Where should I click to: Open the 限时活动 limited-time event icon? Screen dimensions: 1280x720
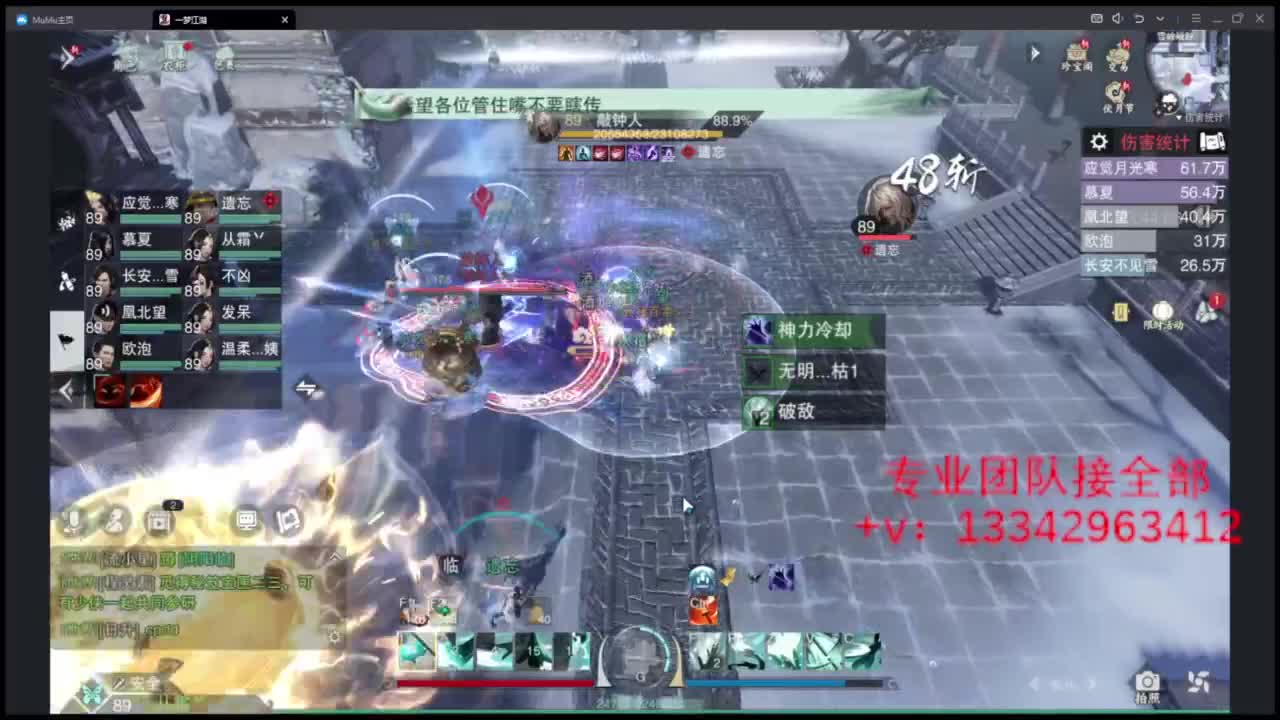[1162, 310]
